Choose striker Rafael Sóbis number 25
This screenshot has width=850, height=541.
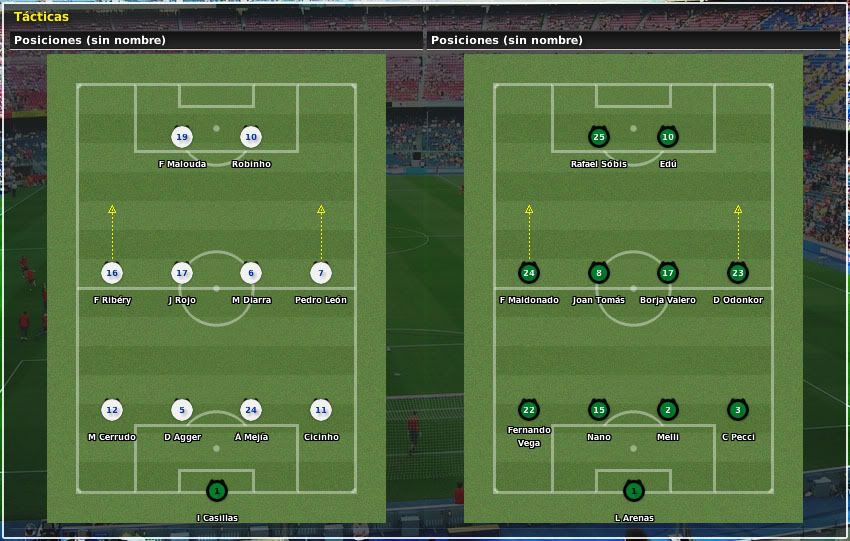(x=599, y=137)
